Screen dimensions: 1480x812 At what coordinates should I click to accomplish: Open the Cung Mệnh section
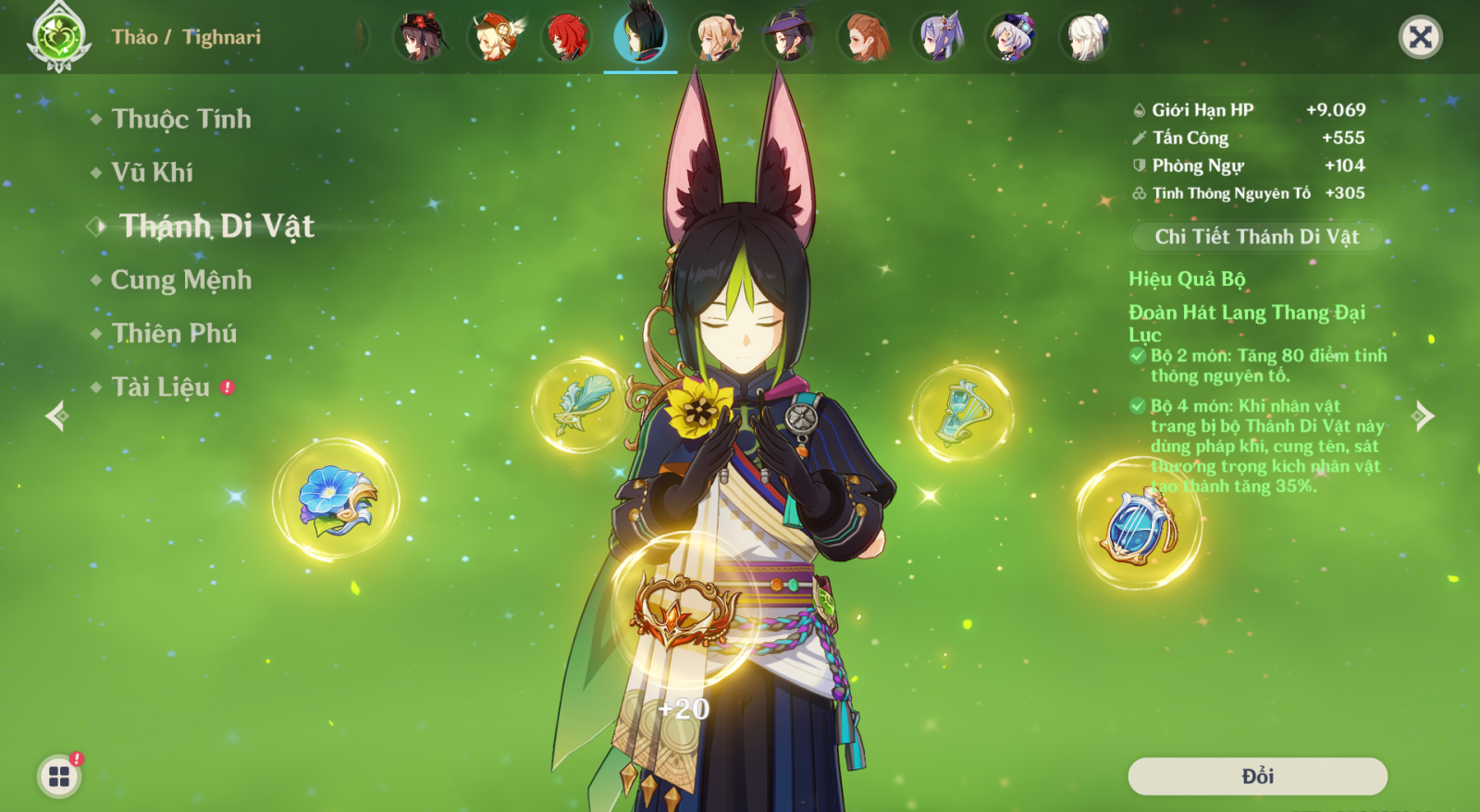pyautogui.click(x=181, y=280)
